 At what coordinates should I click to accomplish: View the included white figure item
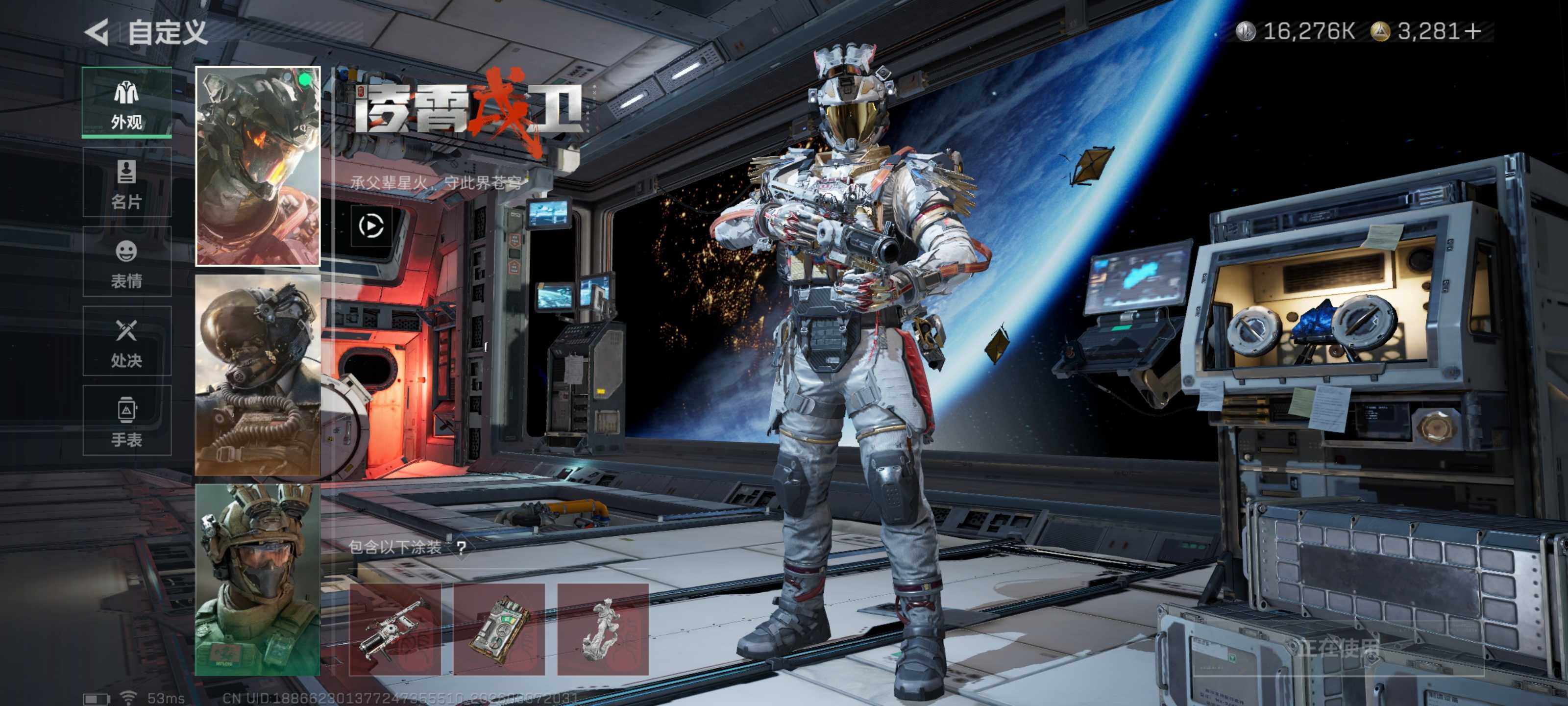603,629
